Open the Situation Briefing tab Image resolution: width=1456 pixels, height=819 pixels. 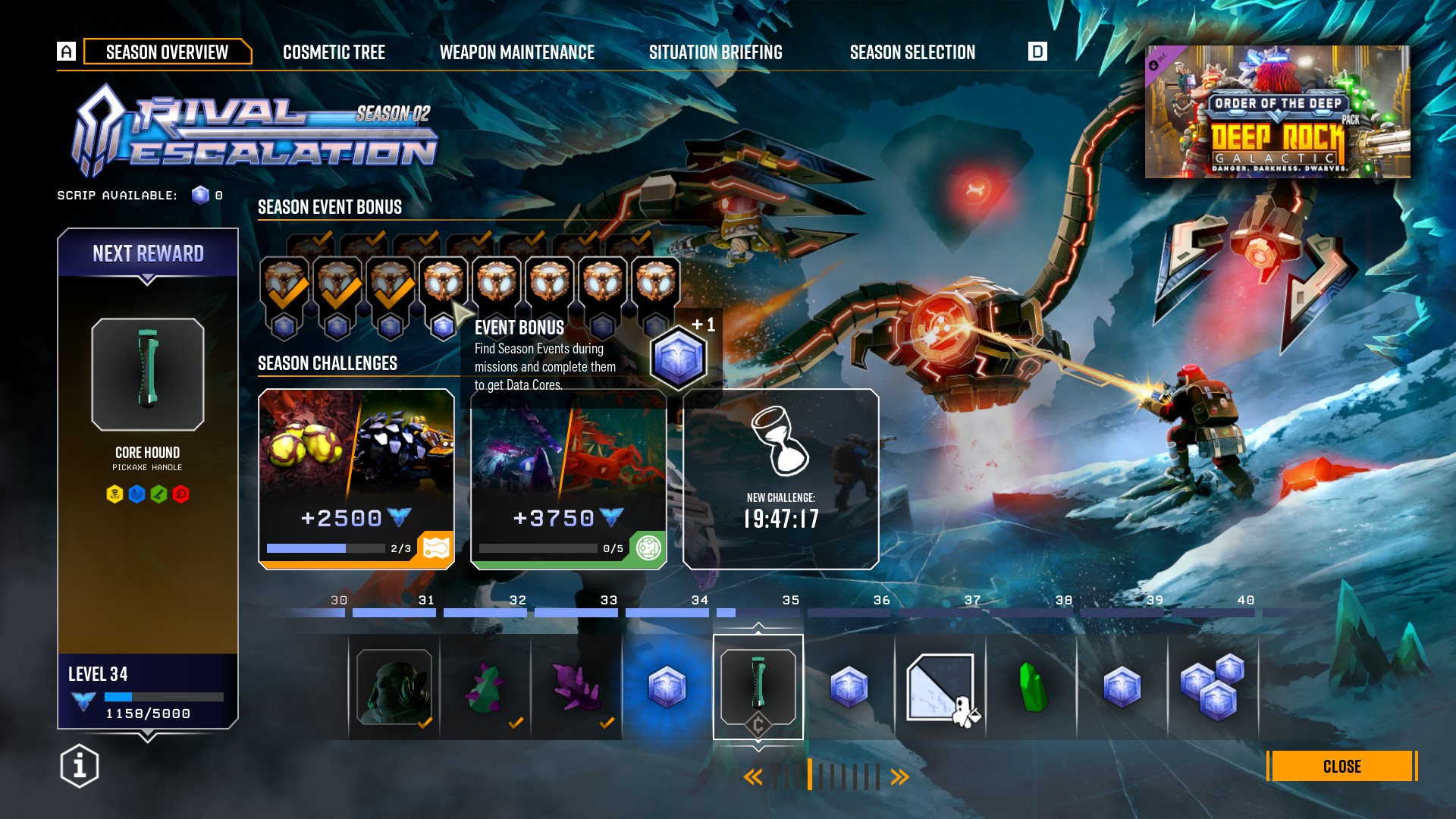click(x=715, y=52)
